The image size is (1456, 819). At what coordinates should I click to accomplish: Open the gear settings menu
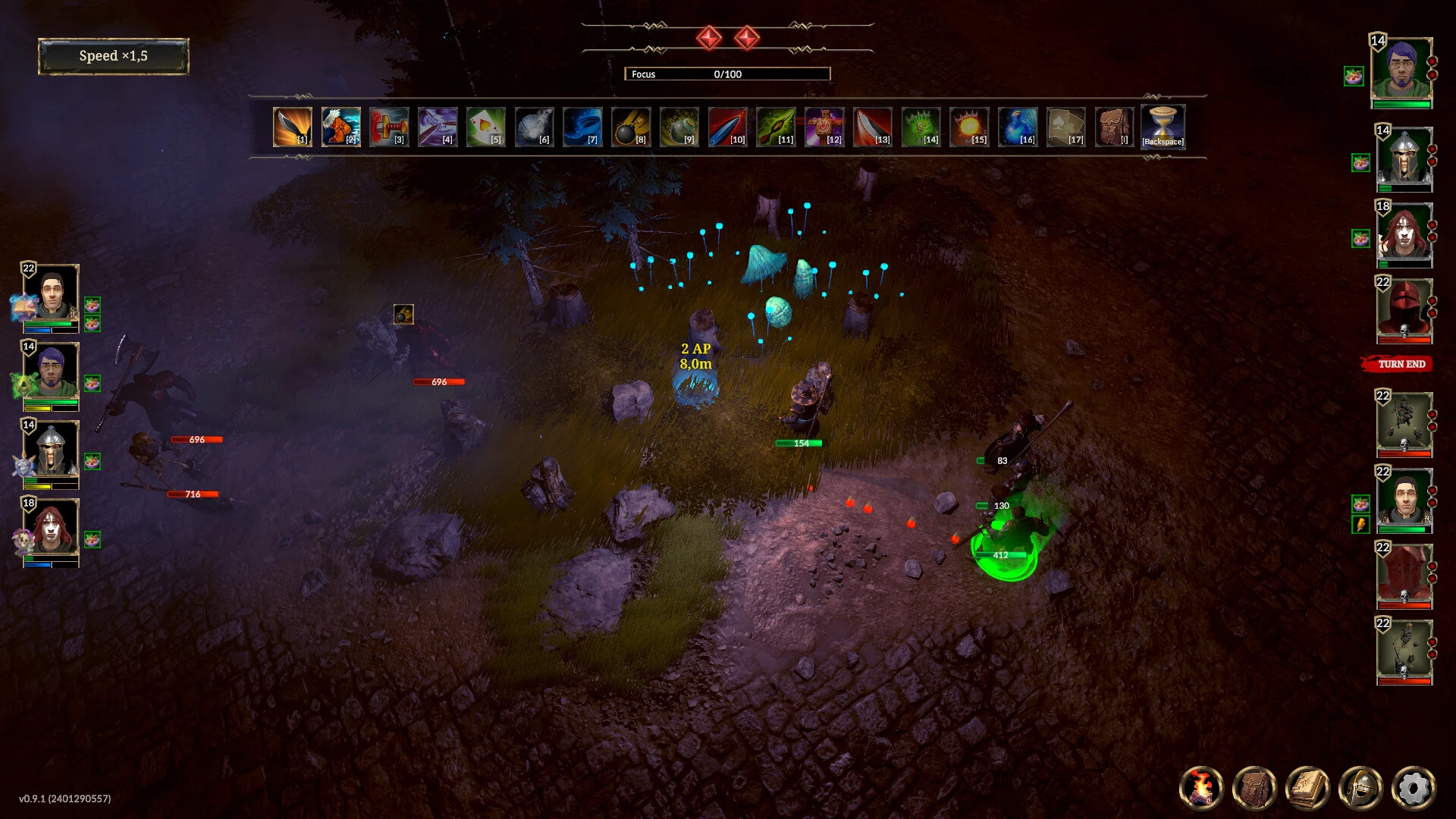click(x=1414, y=787)
